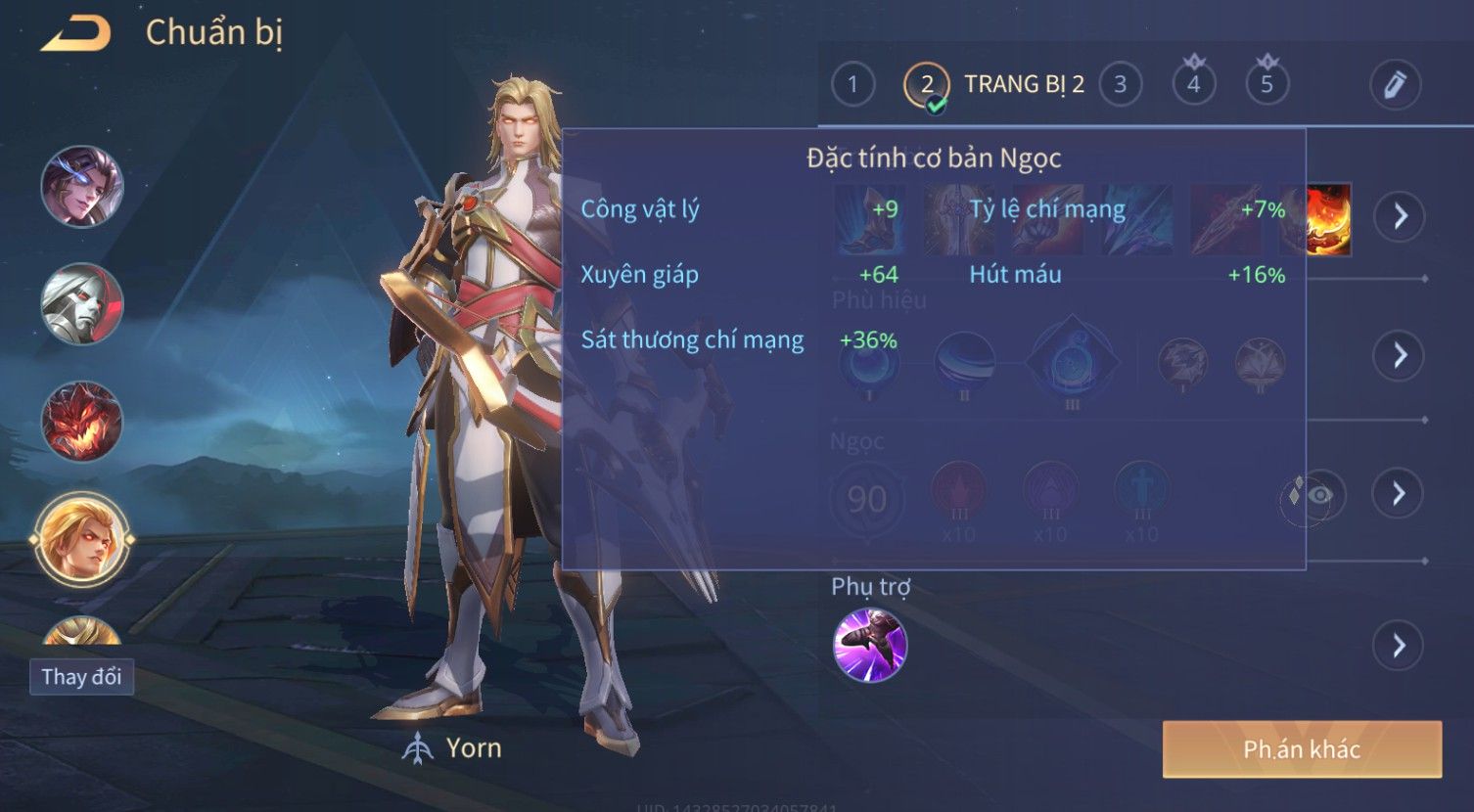Click the Thay đổi change button
1474x812 pixels.
(x=81, y=677)
